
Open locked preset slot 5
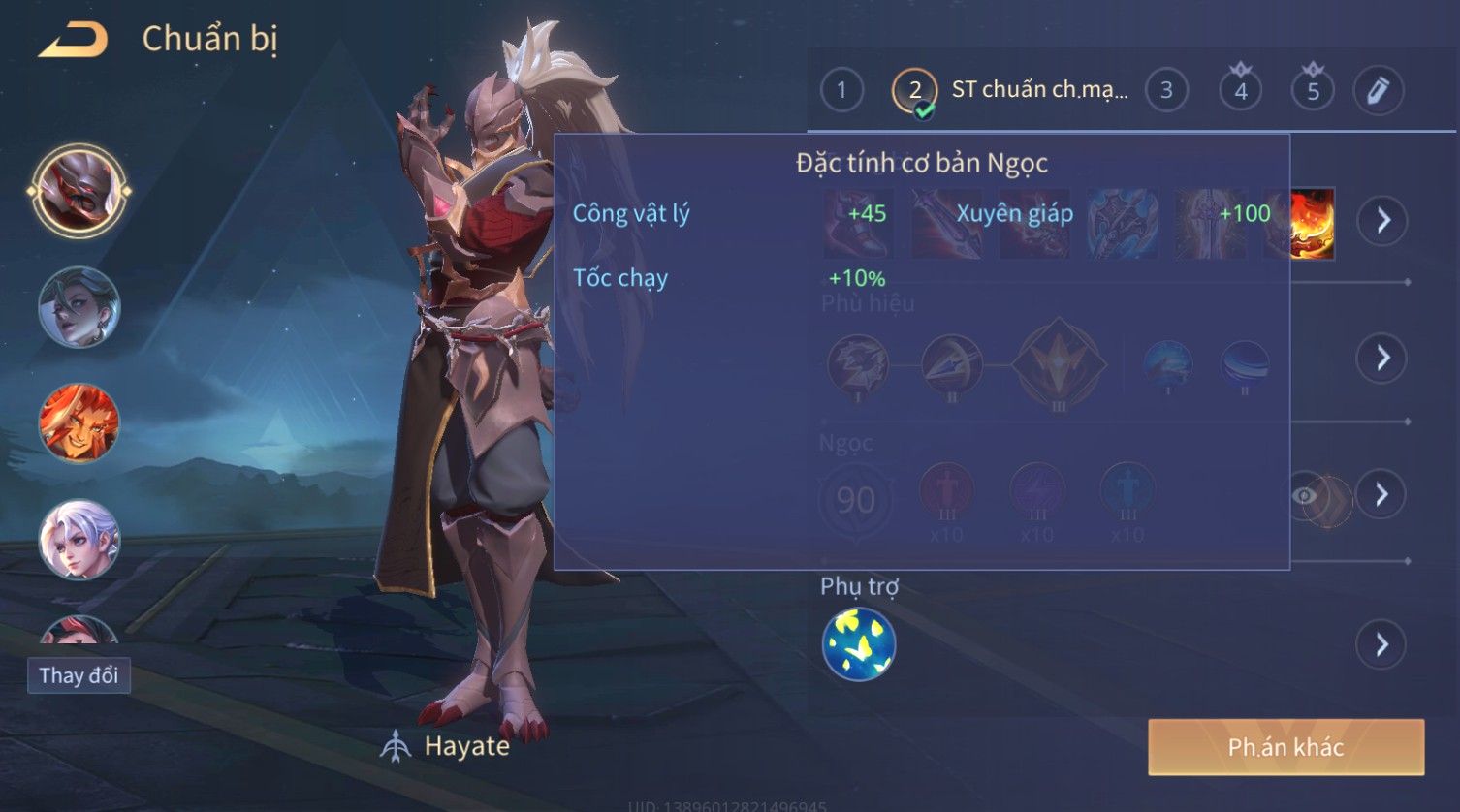point(1313,91)
